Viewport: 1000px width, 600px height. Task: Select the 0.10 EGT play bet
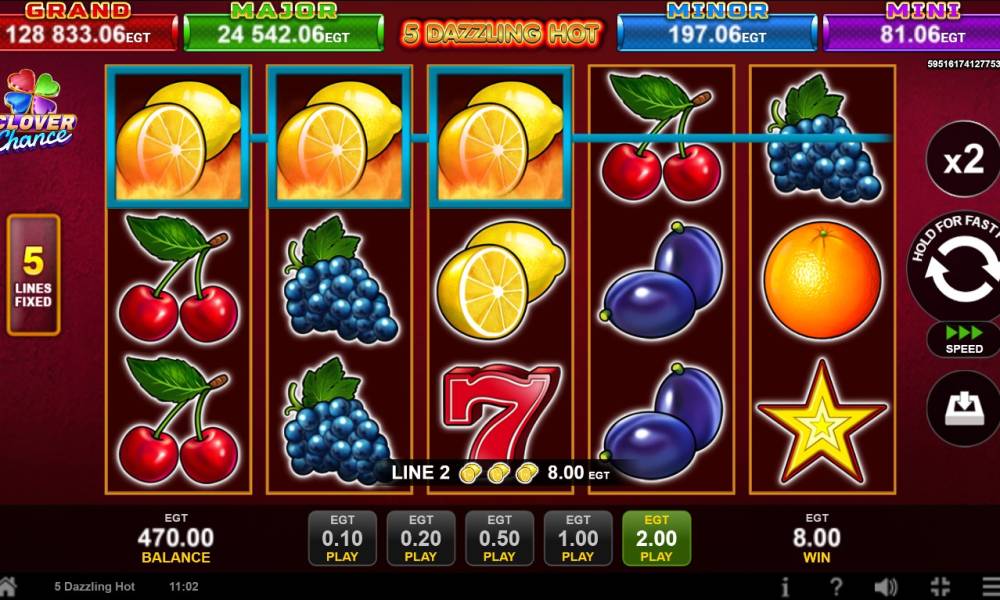tap(342, 538)
